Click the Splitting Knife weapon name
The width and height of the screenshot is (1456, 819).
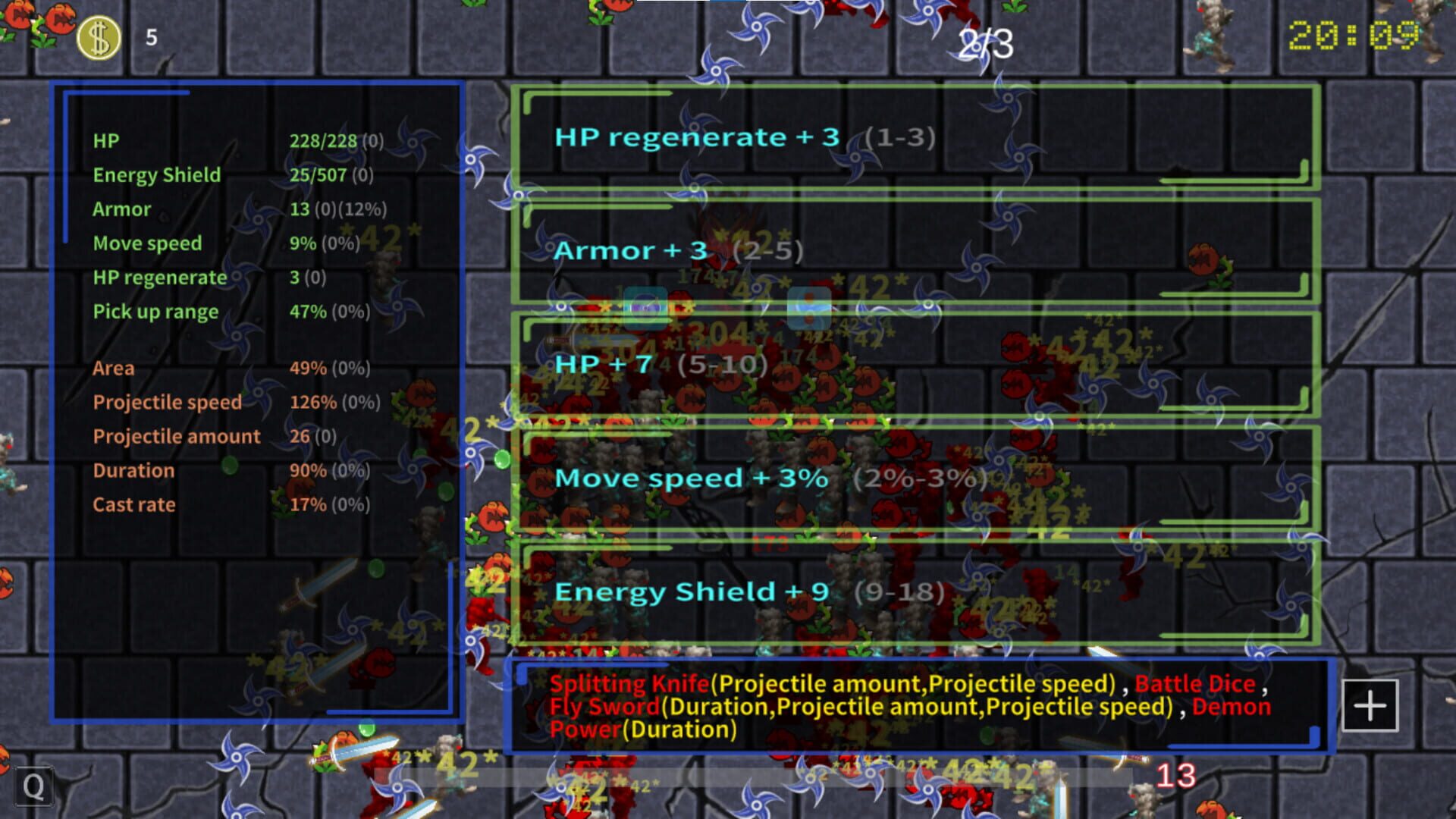tap(629, 682)
